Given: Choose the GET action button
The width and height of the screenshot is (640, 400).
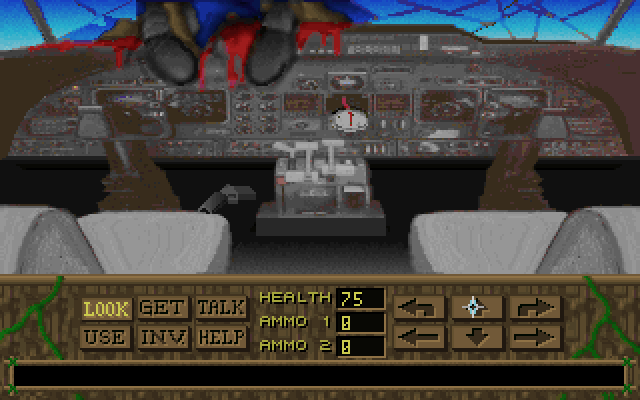Looking at the screenshot, I should coord(163,308).
